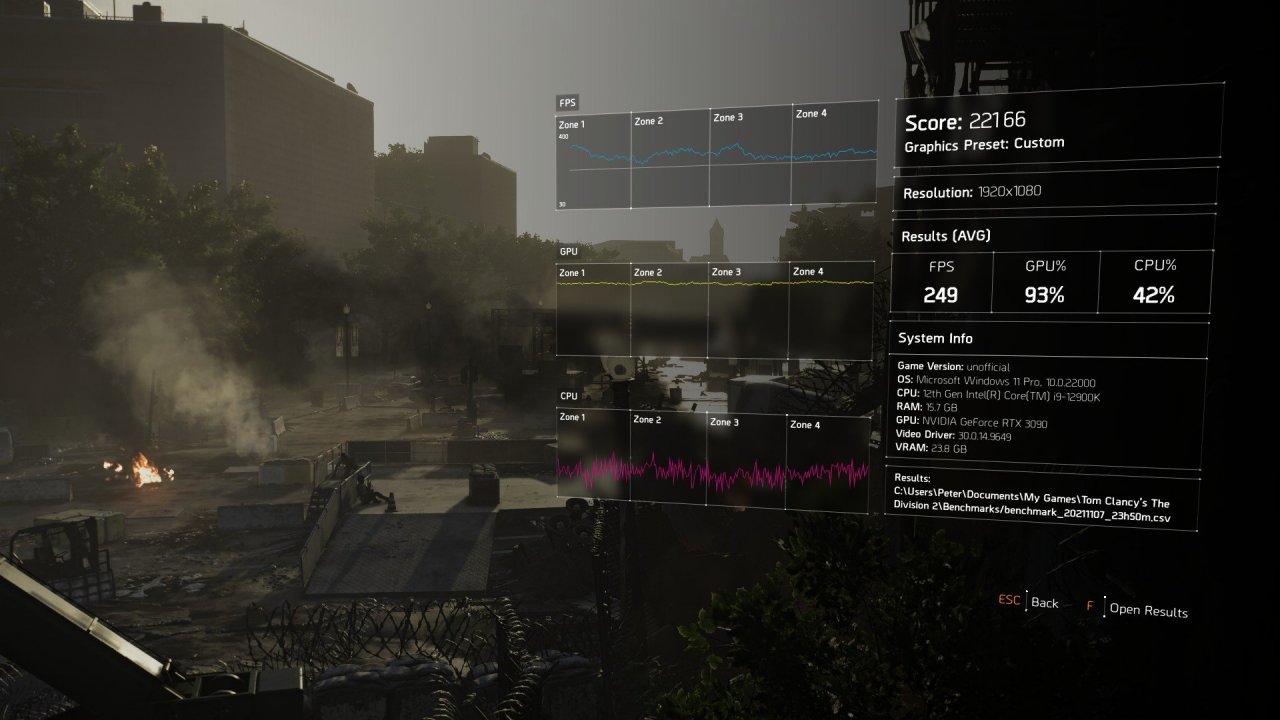1280x720 pixels.
Task: Select the System Info panel header
Action: (935, 338)
